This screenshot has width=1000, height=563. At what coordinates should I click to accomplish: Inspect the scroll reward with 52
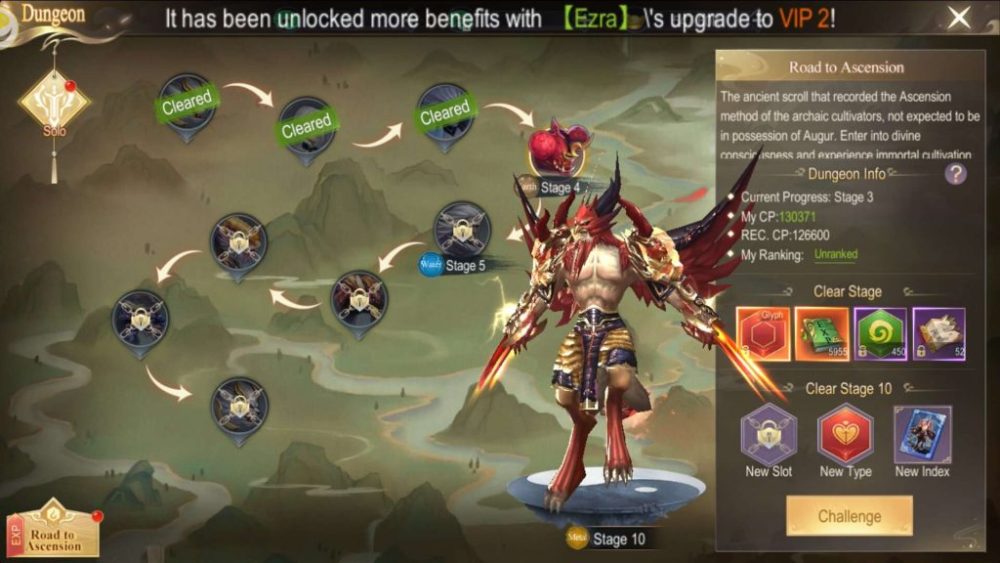click(938, 333)
